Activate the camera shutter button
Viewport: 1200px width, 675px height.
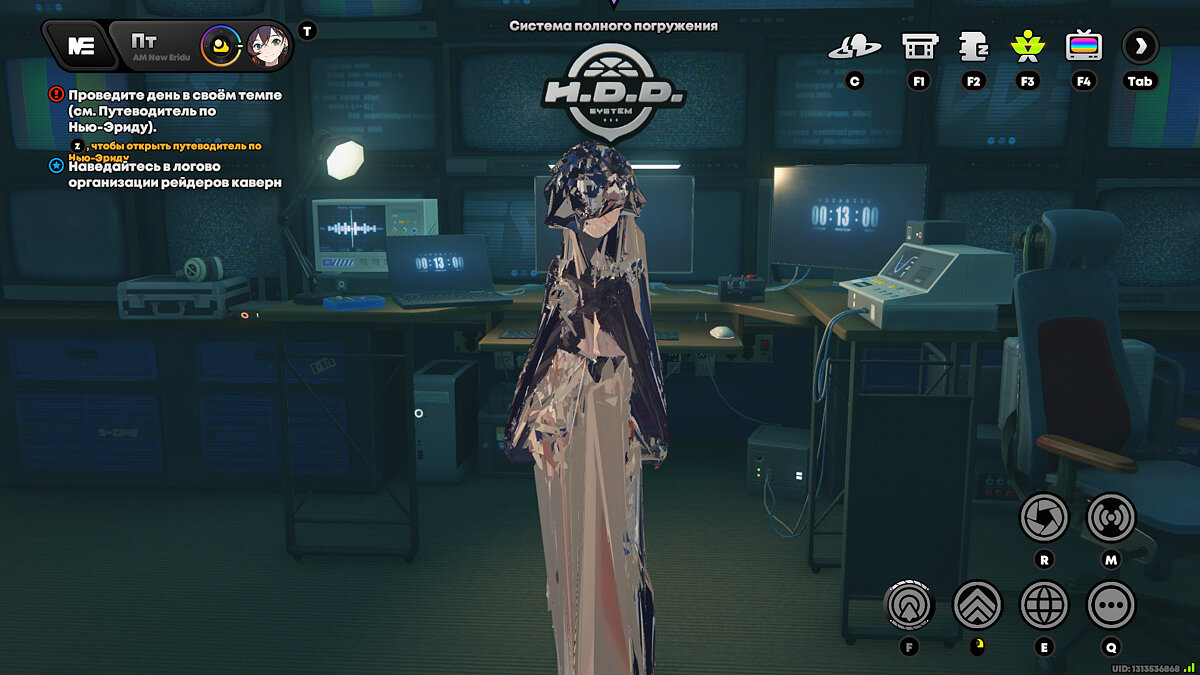click(x=1044, y=518)
